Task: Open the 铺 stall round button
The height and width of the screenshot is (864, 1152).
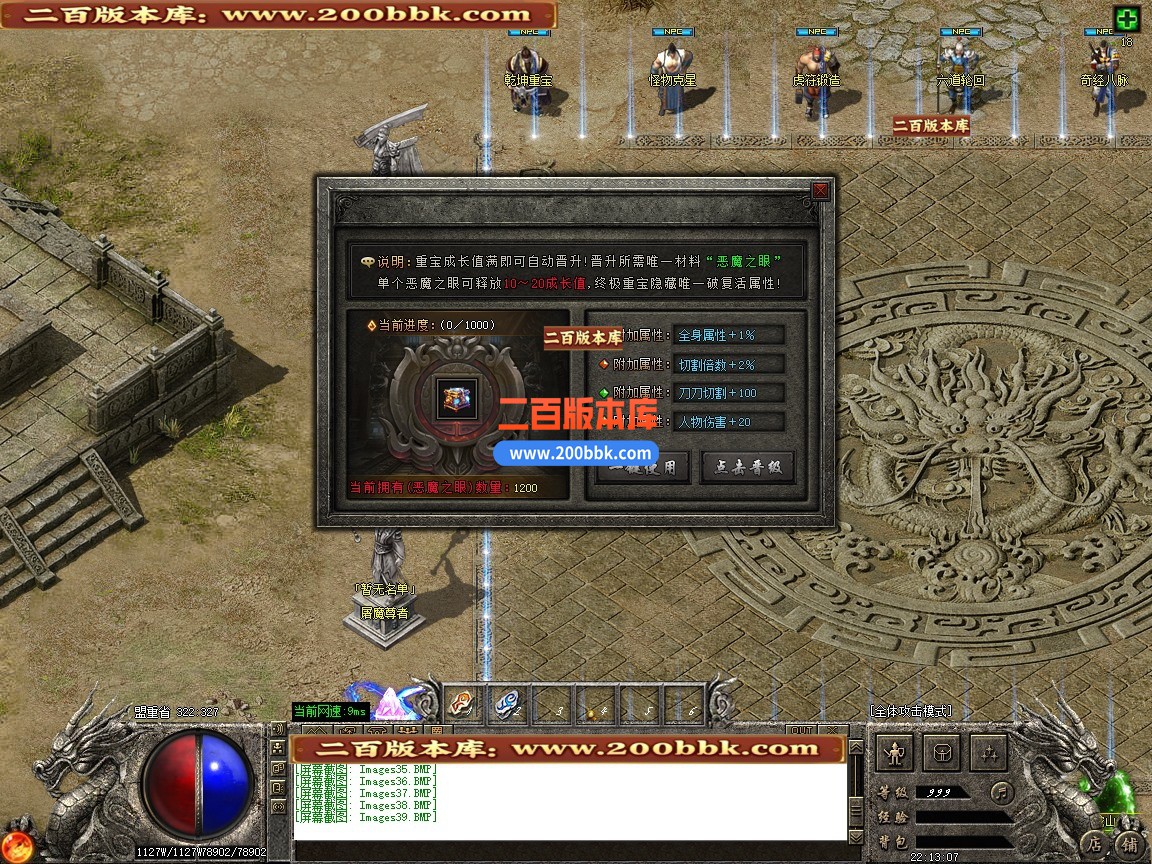Action: (1129, 843)
